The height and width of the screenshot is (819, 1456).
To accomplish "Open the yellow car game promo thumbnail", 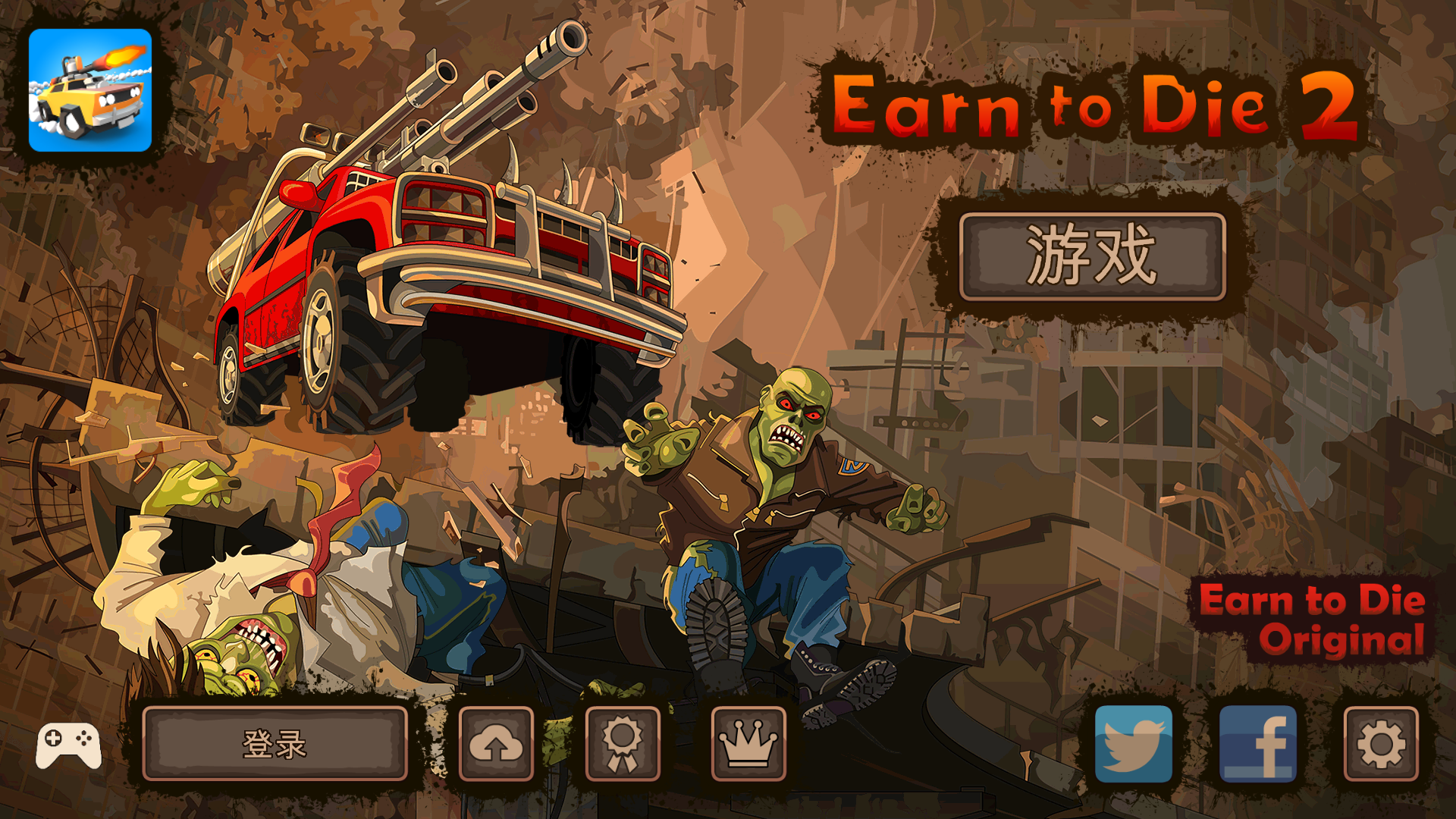I will 90,90.
